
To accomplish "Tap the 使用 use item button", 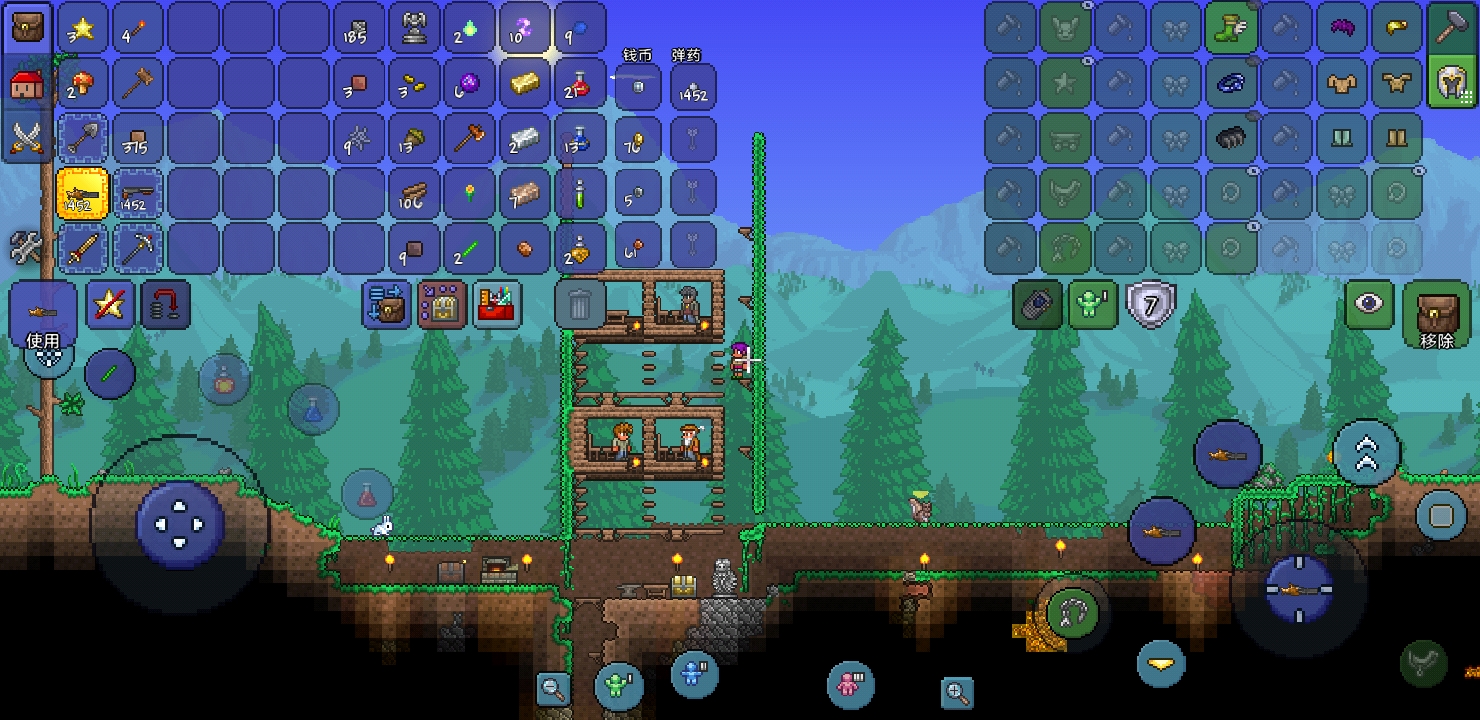I will pos(43,316).
